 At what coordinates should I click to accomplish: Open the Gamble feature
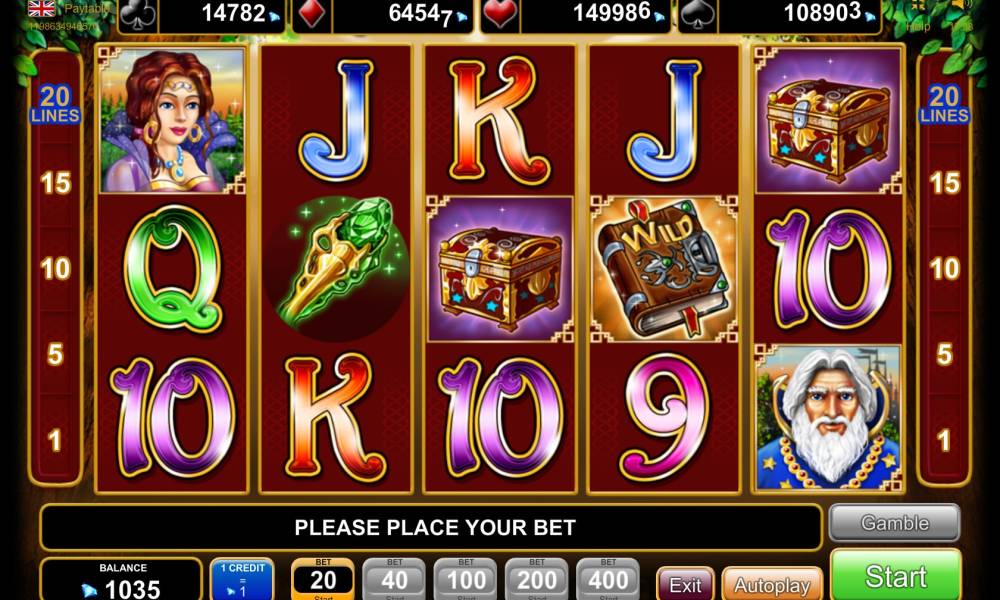(x=894, y=523)
